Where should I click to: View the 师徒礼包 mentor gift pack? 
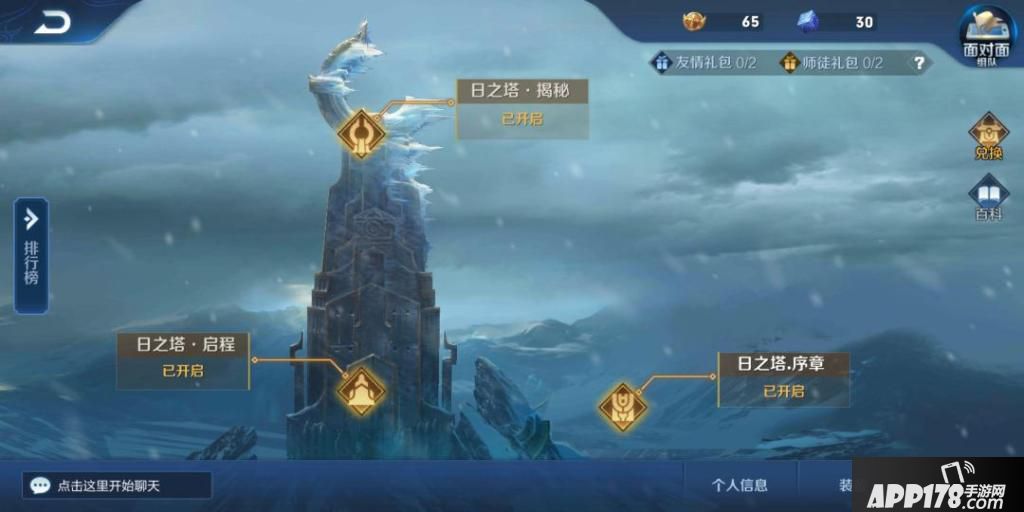click(832, 63)
